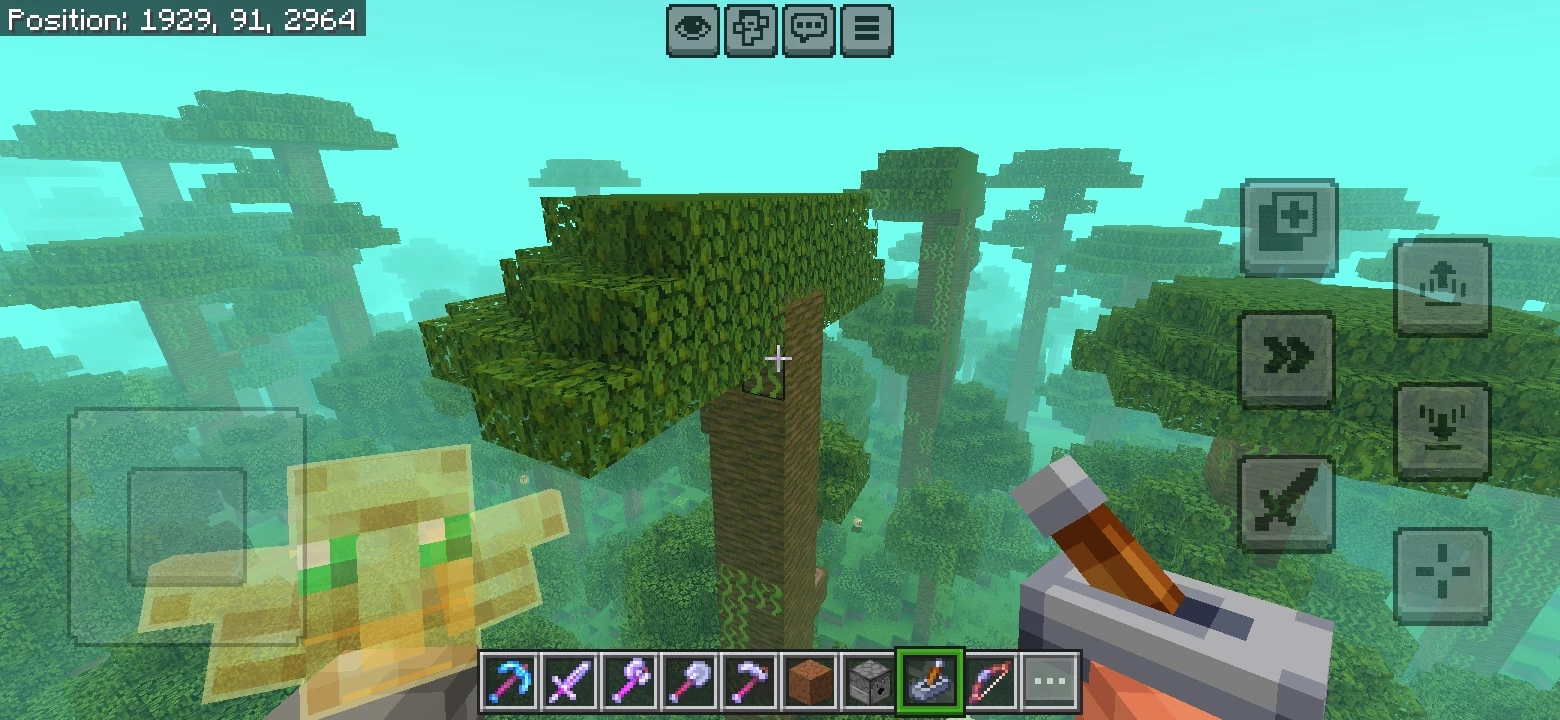Toggle the eye perspective button
The width and height of the screenshot is (1560, 720).
point(693,30)
